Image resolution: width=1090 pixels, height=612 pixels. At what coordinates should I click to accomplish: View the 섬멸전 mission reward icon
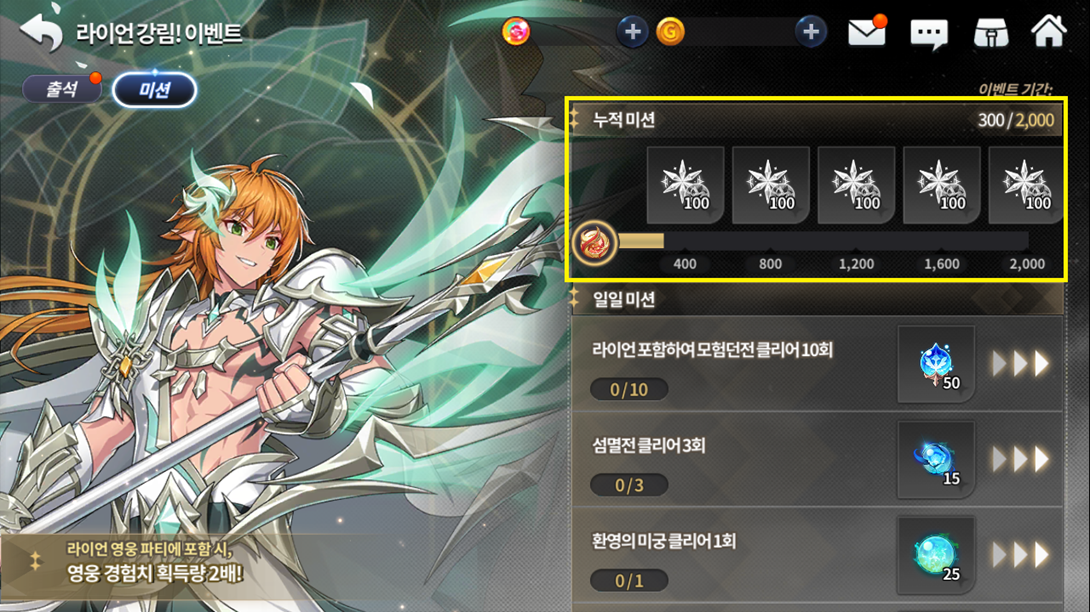tap(936, 459)
